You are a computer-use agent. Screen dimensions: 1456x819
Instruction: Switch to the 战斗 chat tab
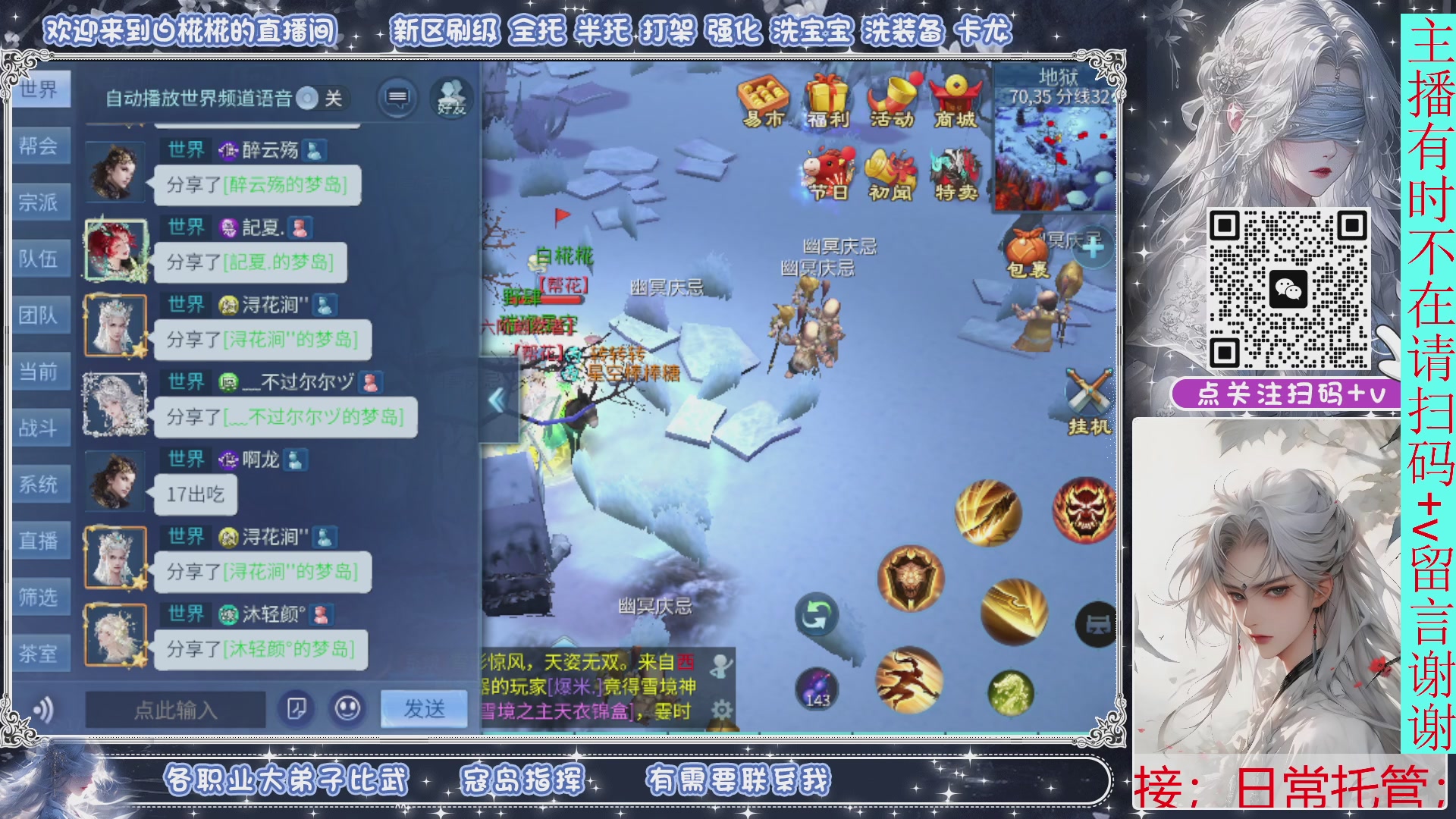(40, 427)
